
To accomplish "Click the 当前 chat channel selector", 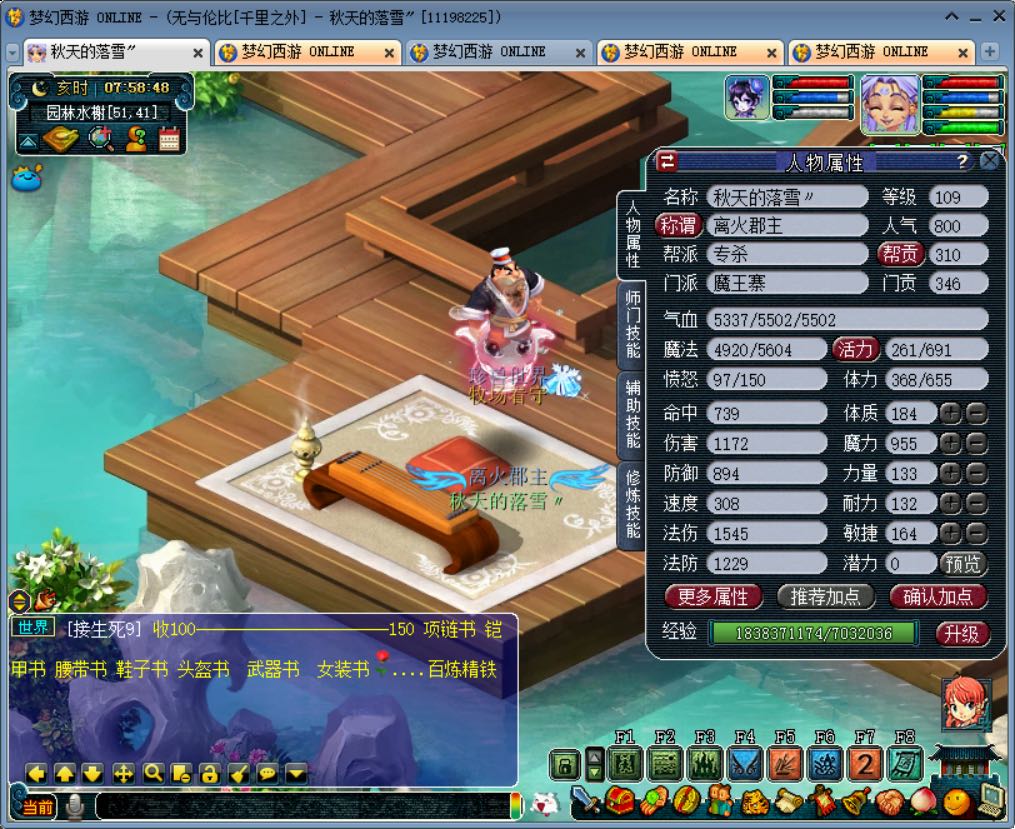I will (x=38, y=807).
